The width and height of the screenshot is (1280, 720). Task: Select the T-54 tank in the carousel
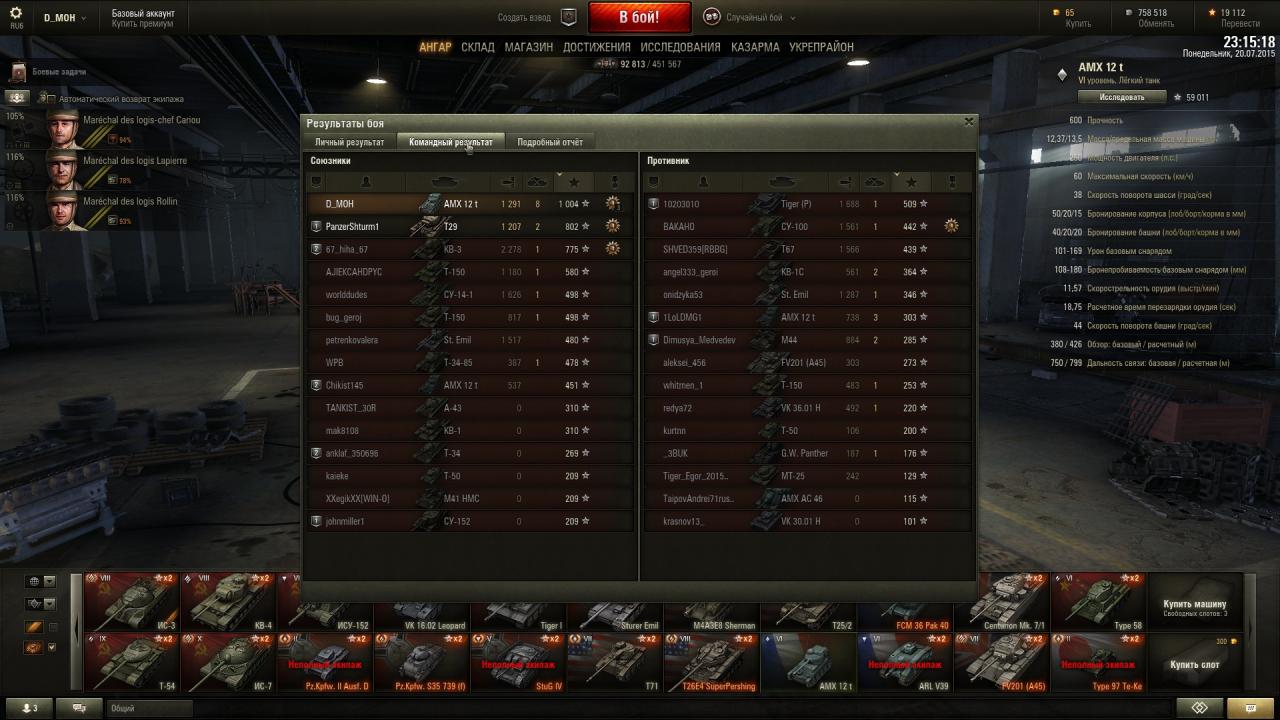(131, 661)
